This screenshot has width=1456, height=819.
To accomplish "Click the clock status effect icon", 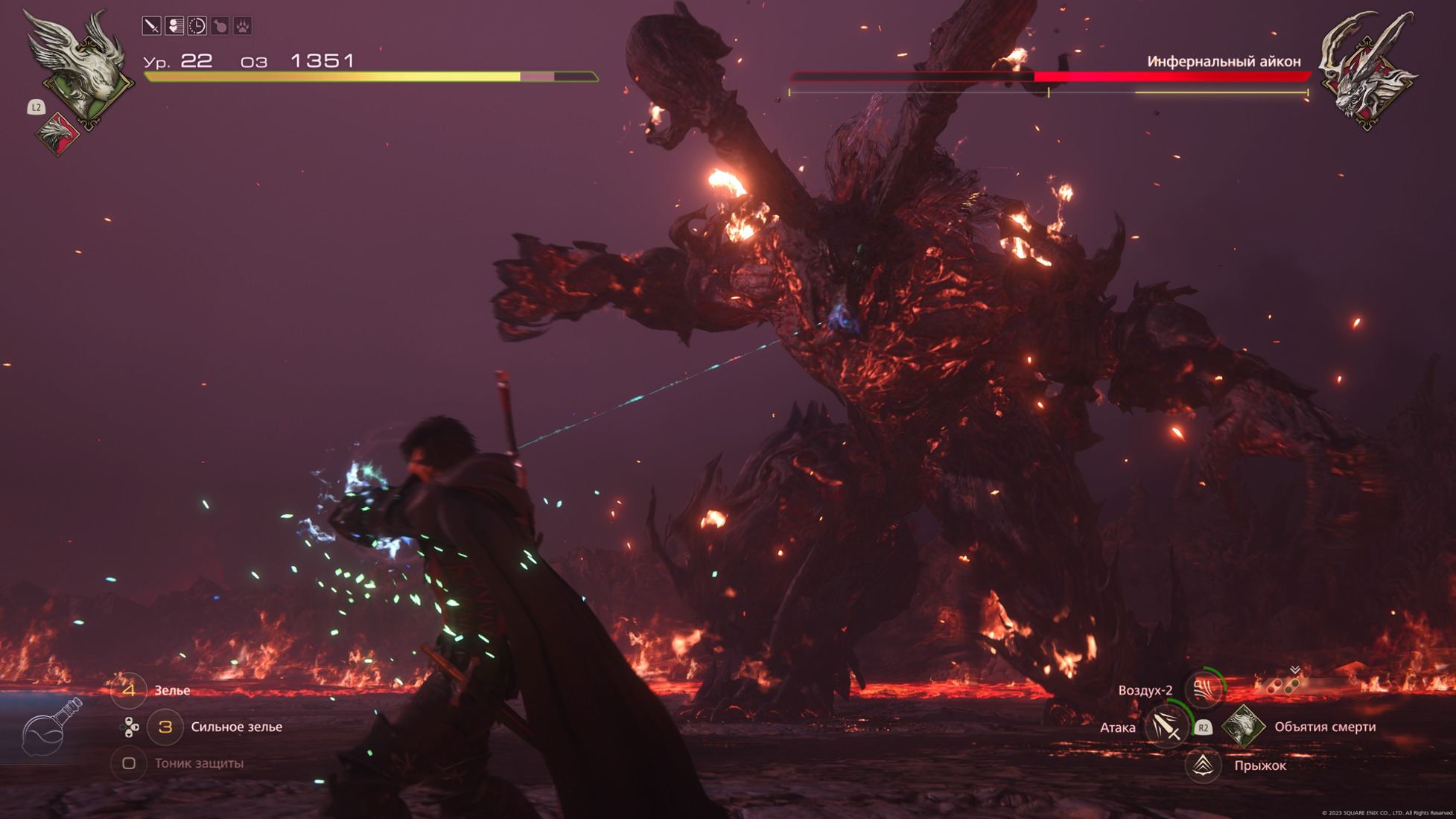I will coord(197,26).
